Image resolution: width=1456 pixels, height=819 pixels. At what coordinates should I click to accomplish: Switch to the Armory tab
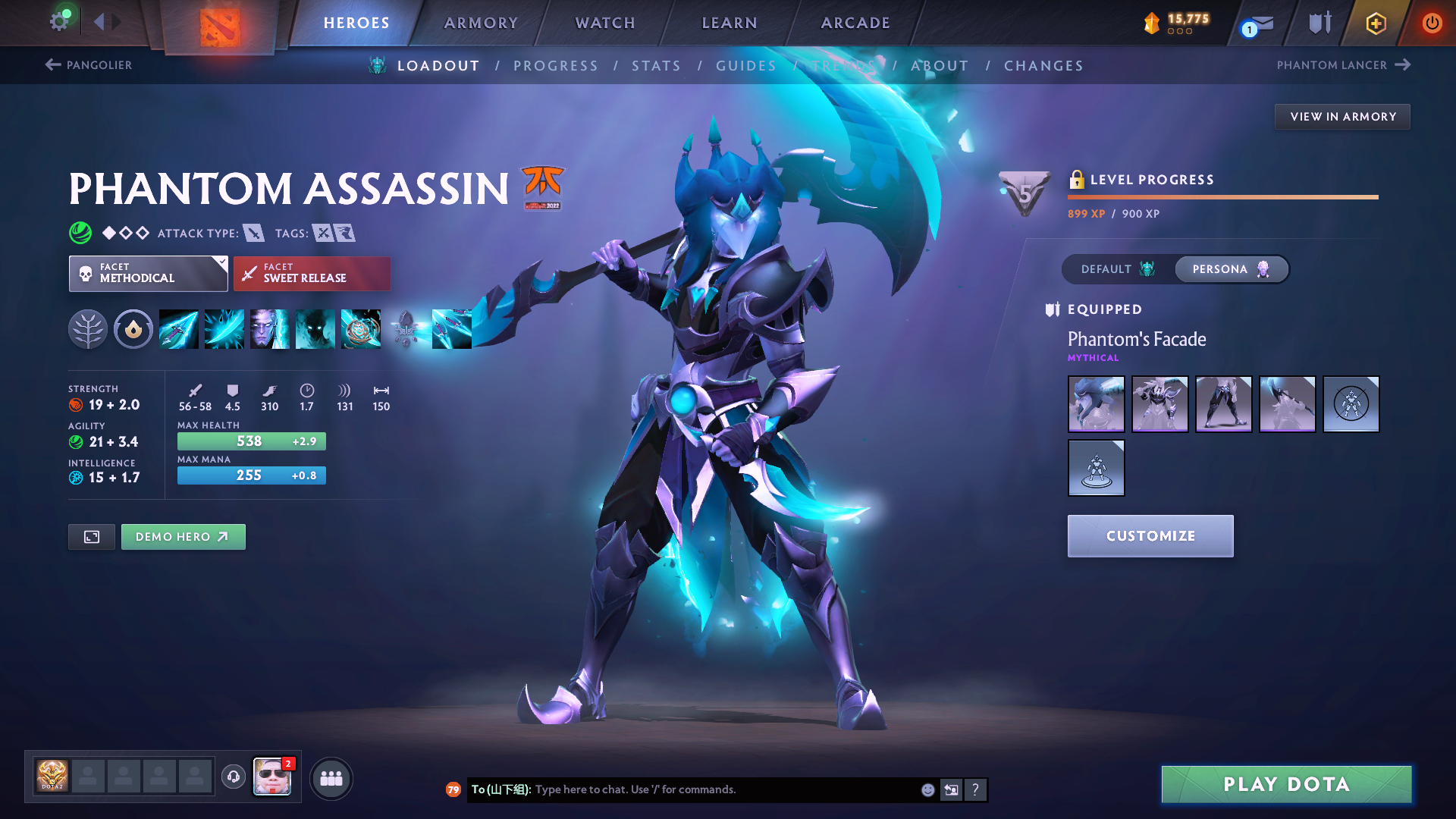[481, 23]
